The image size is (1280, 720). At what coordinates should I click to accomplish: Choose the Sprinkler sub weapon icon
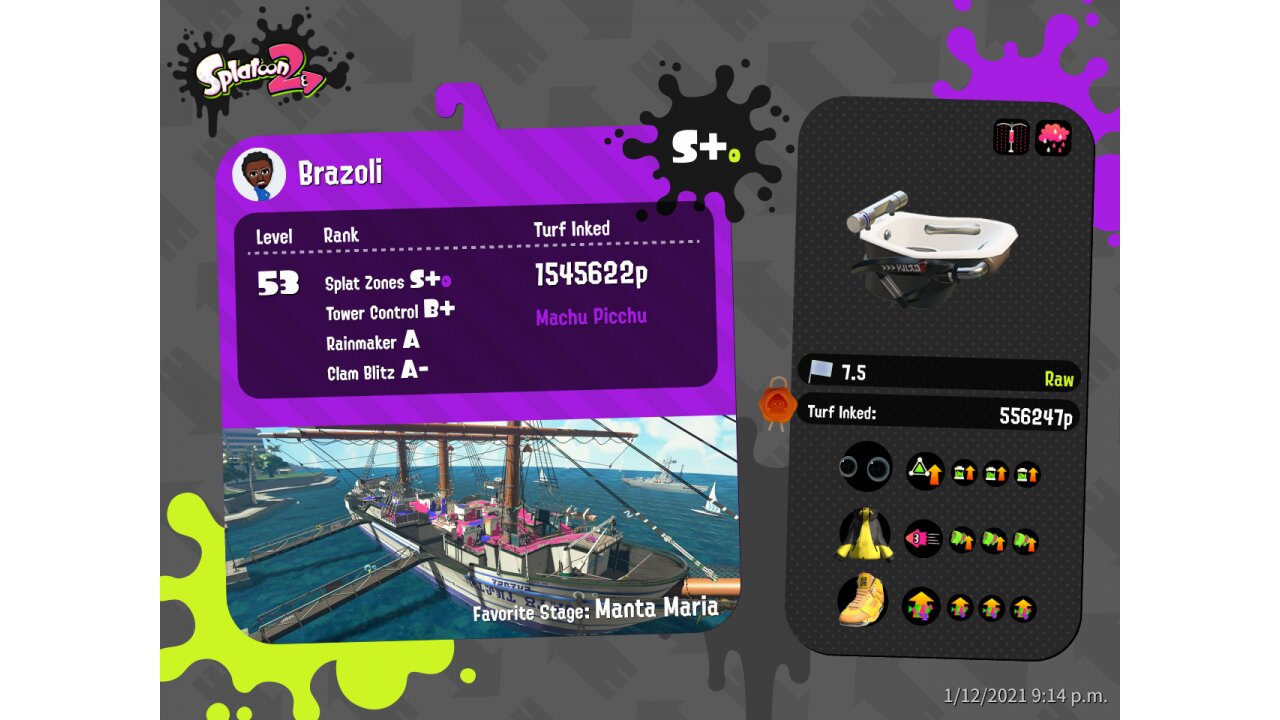(x=1011, y=138)
